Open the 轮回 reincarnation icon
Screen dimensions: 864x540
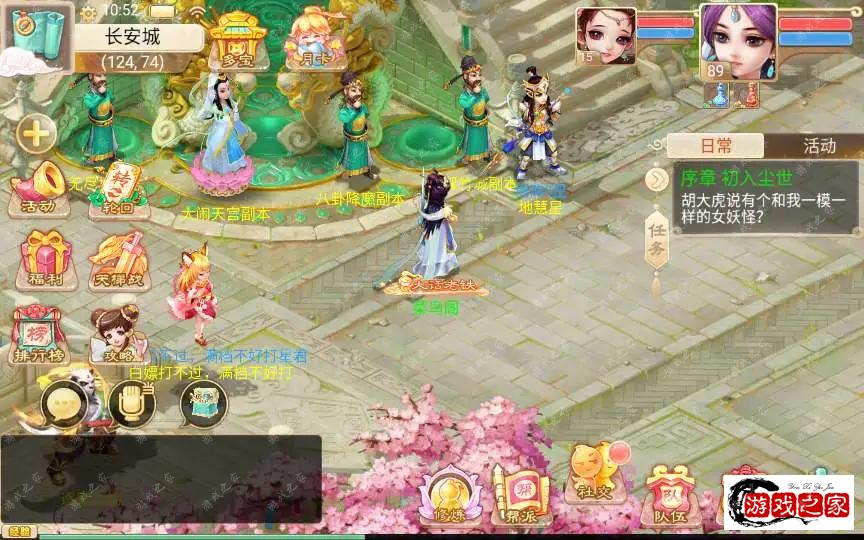tap(112, 189)
